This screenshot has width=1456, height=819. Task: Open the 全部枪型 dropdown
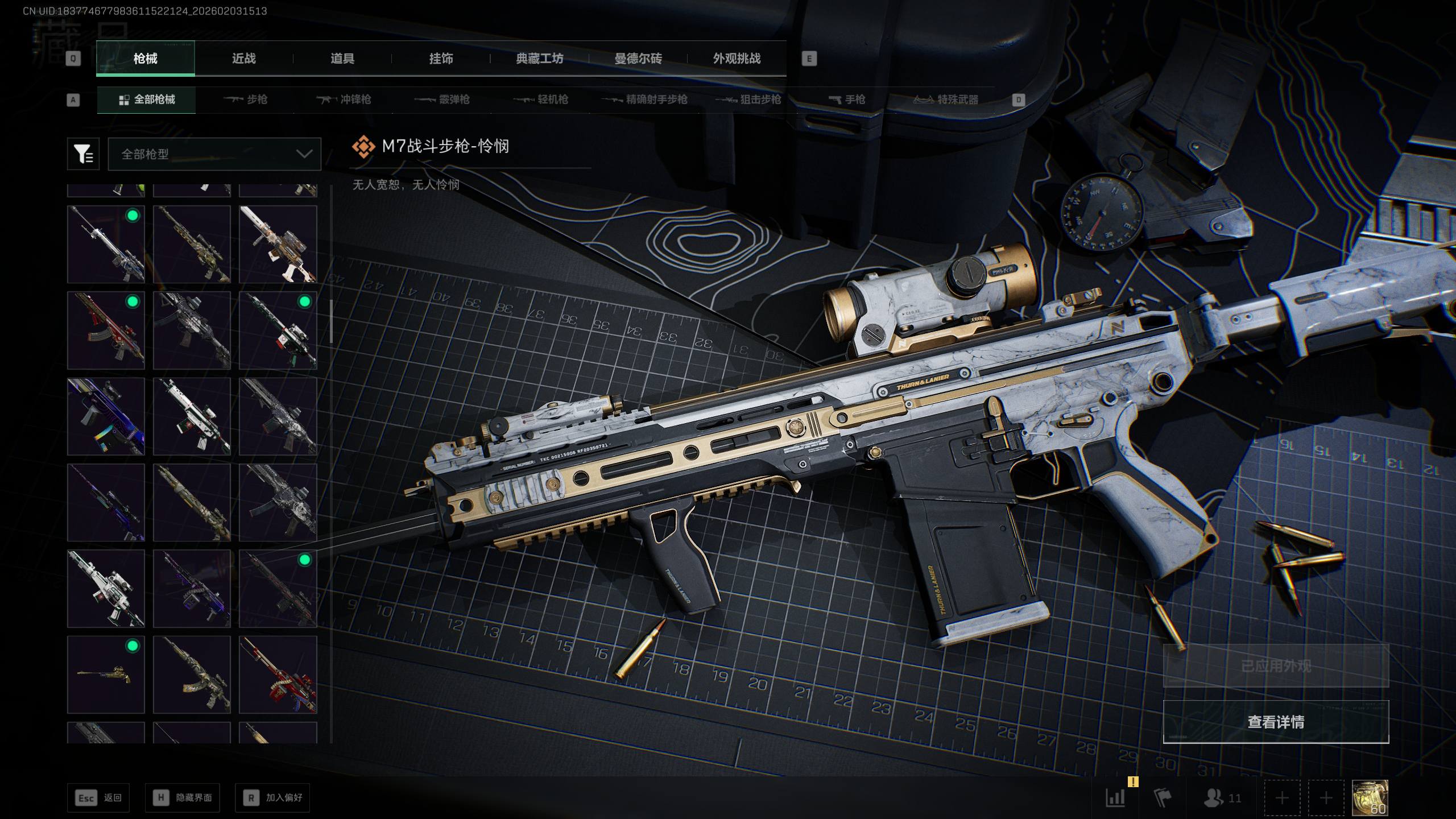click(214, 154)
